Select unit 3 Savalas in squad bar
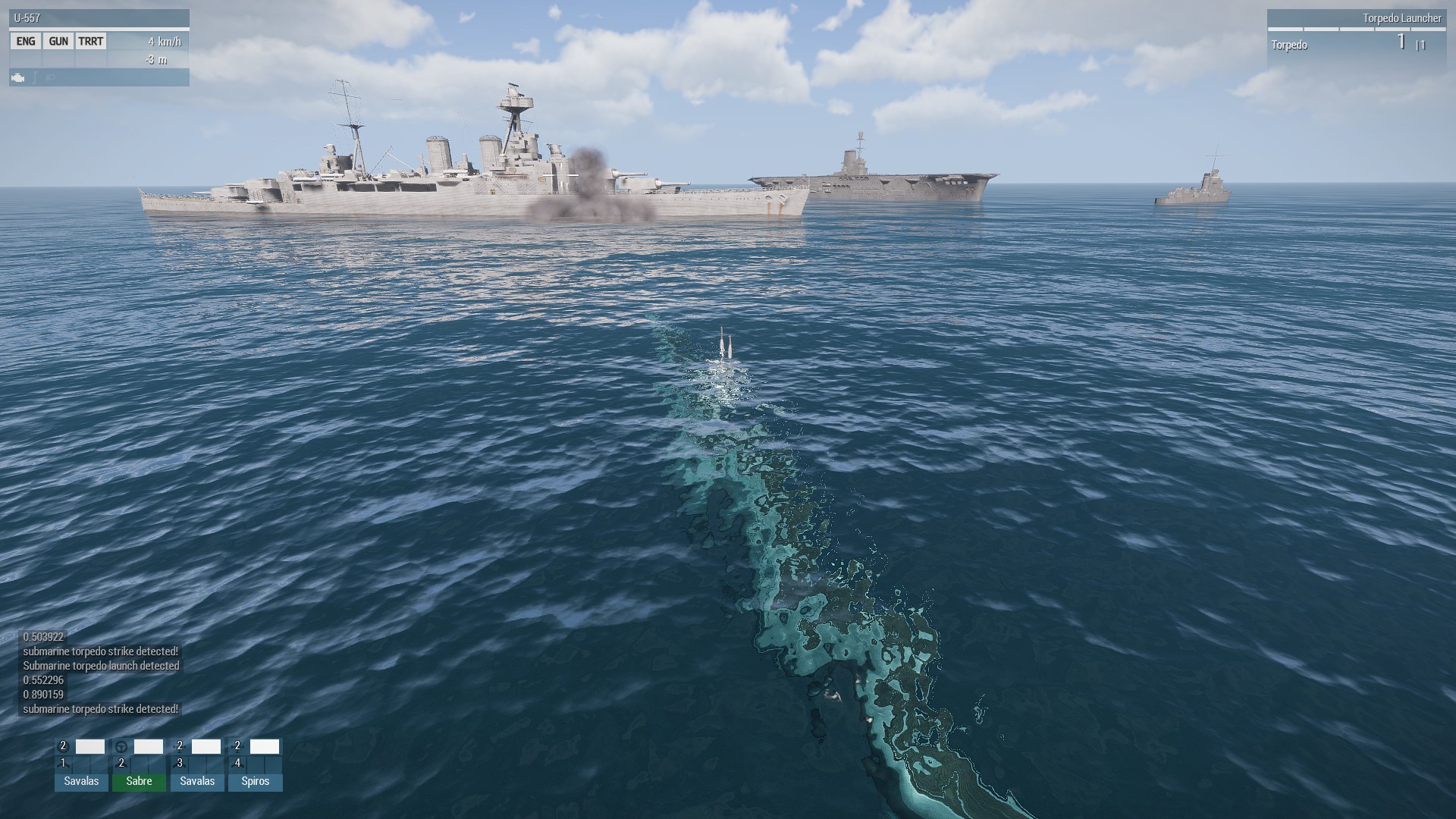Screen dimensions: 1456x819 [197, 781]
